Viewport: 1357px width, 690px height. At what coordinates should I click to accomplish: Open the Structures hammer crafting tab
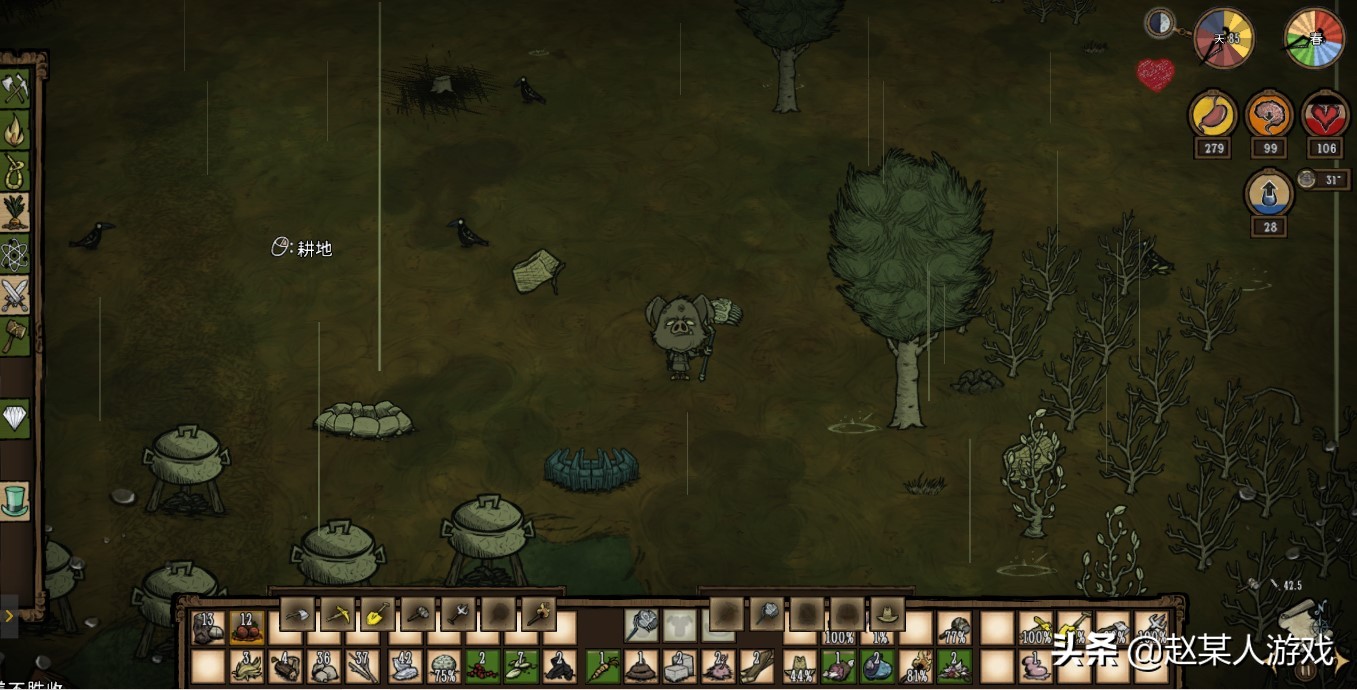click(x=15, y=336)
